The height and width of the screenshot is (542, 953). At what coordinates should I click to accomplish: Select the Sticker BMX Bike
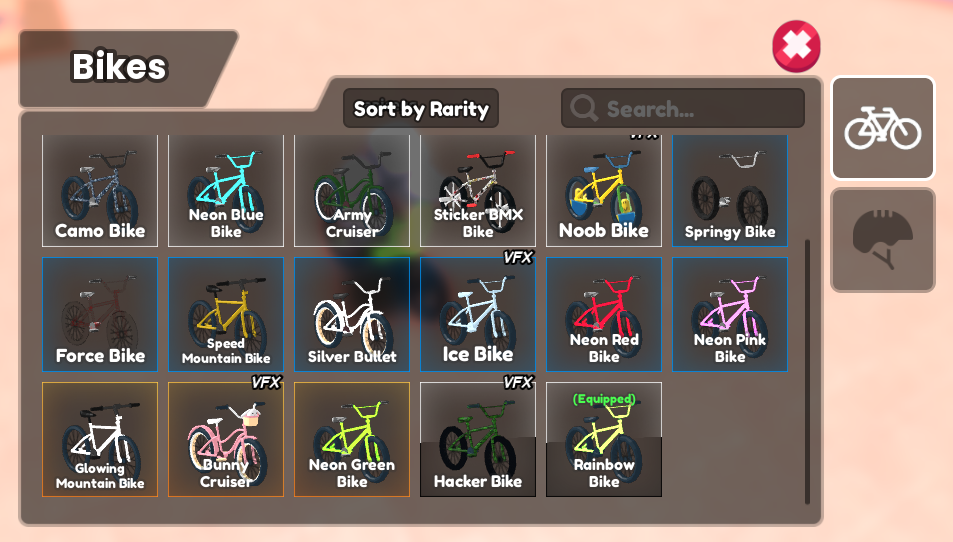point(478,191)
